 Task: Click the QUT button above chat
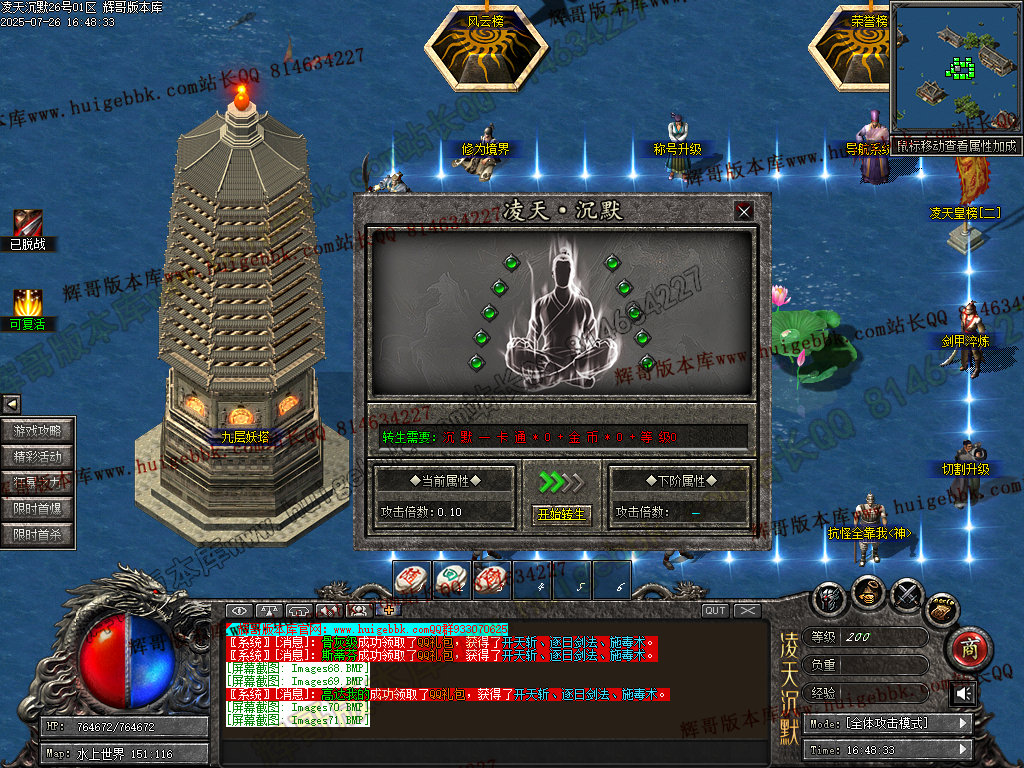[716, 610]
